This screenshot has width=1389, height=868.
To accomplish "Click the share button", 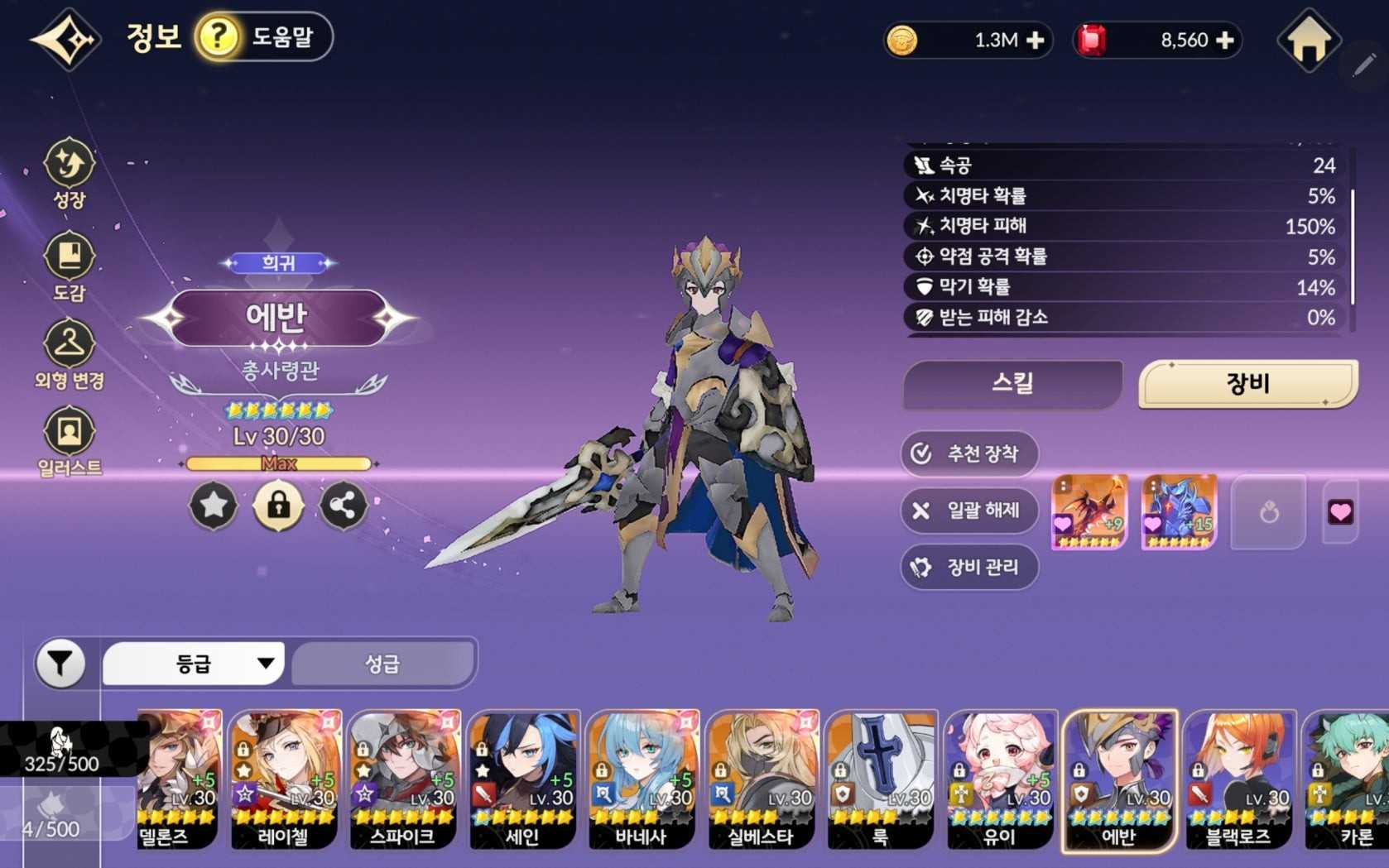I will [343, 505].
